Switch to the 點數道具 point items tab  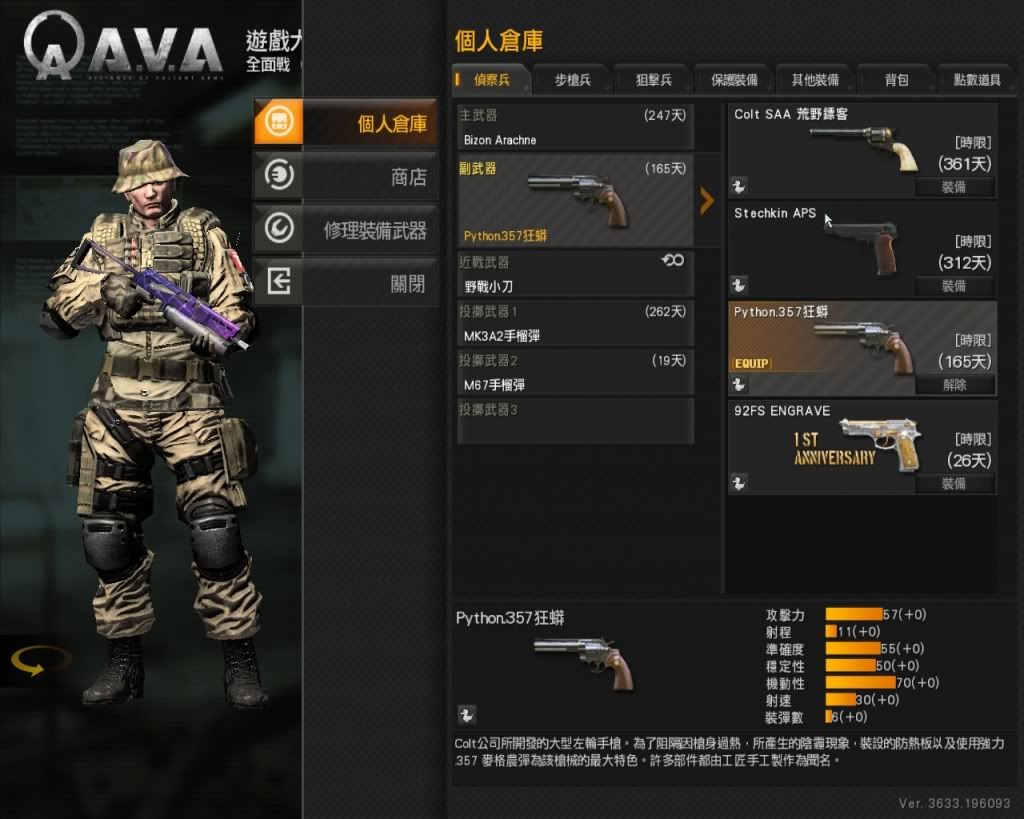(x=976, y=80)
